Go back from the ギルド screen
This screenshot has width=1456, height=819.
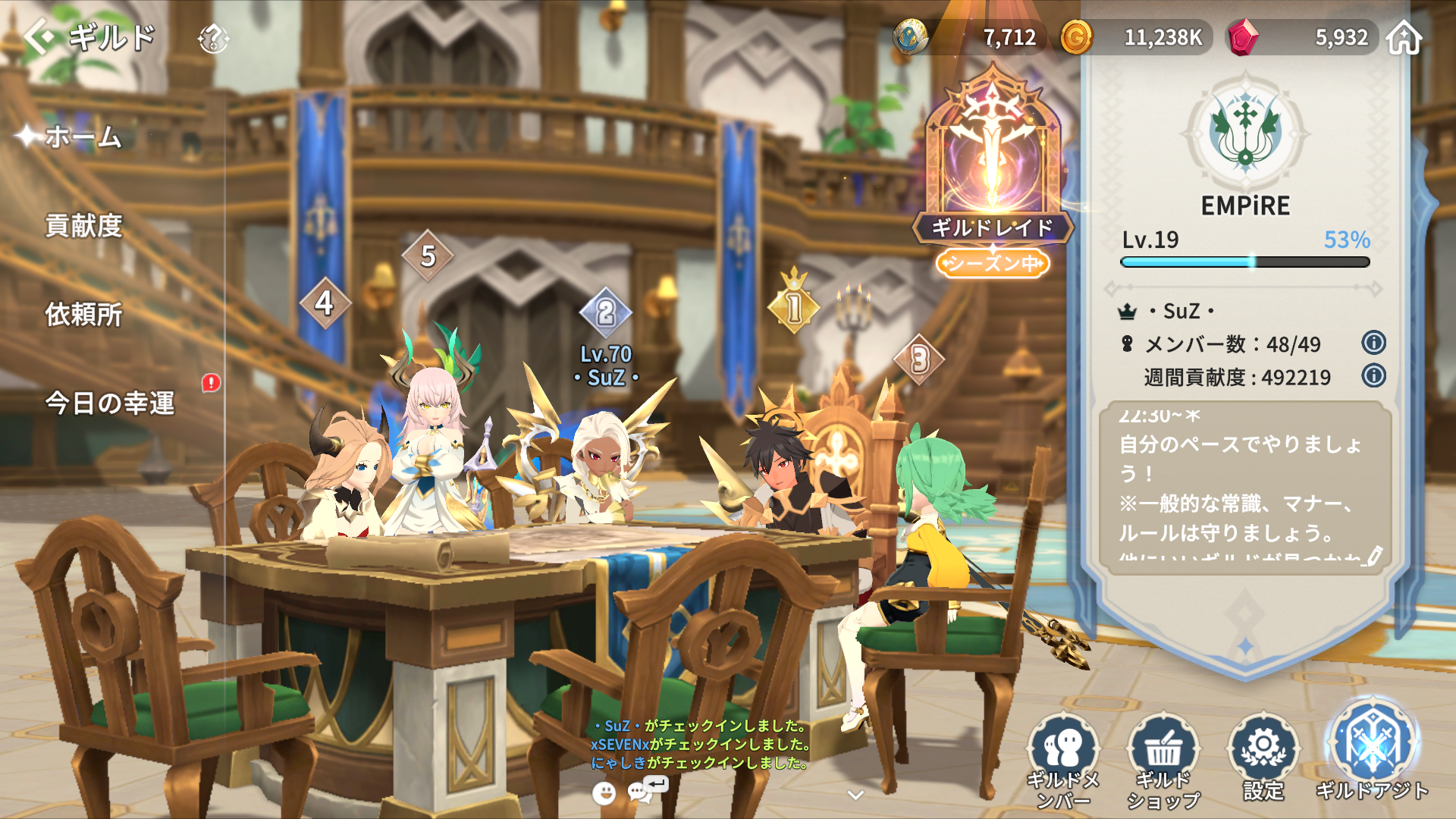(39, 36)
